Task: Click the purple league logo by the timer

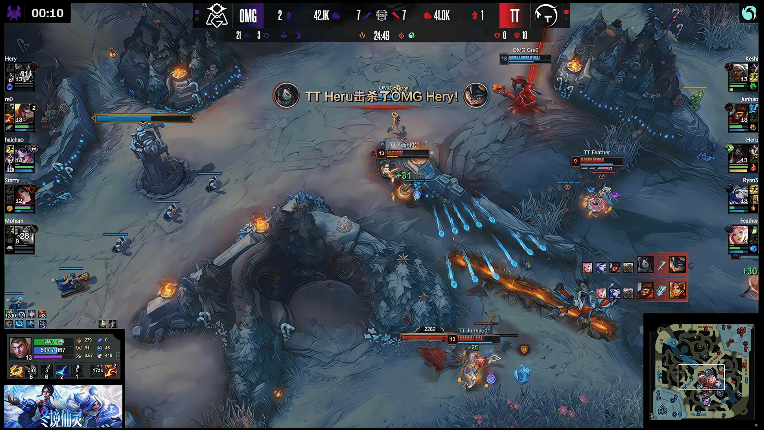Action: 12,13
